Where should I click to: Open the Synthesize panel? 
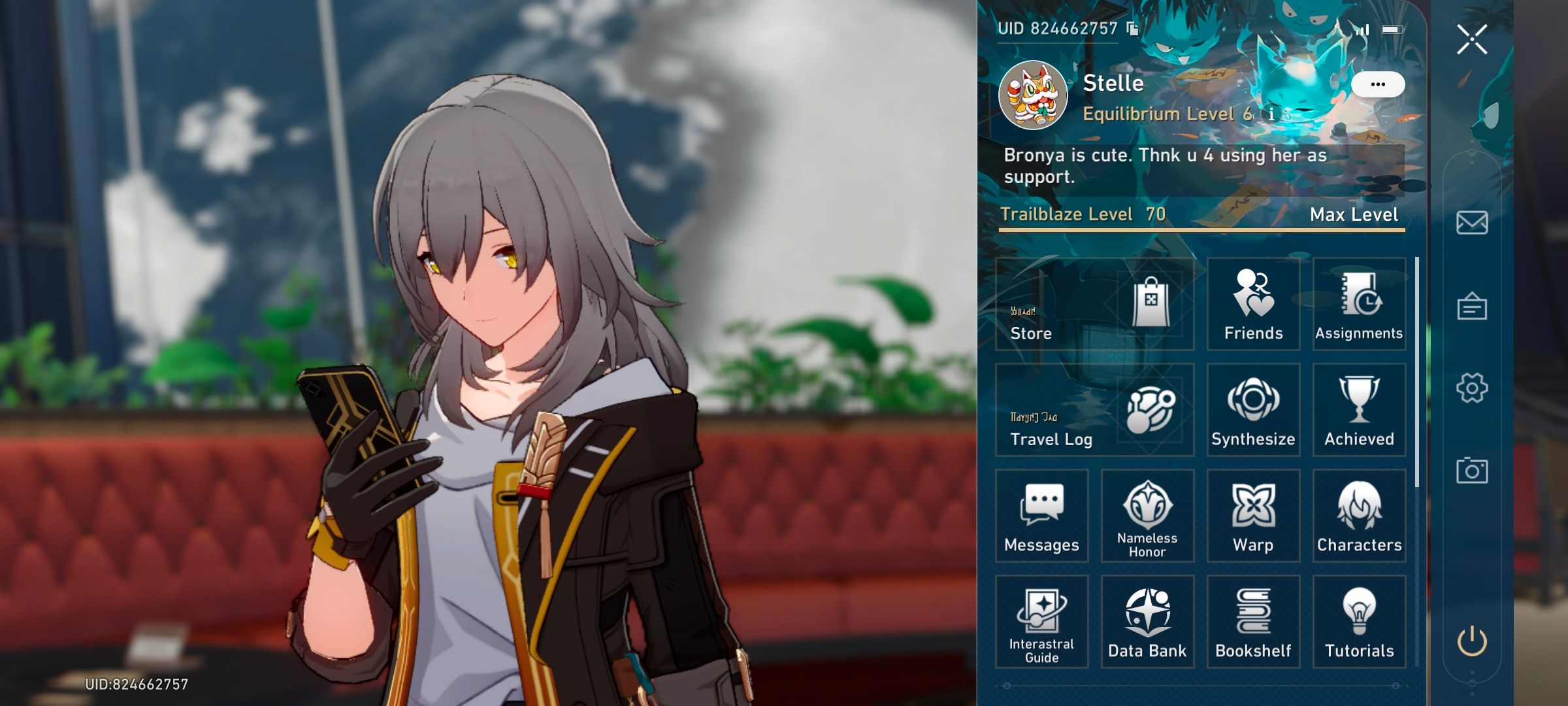point(1253,410)
